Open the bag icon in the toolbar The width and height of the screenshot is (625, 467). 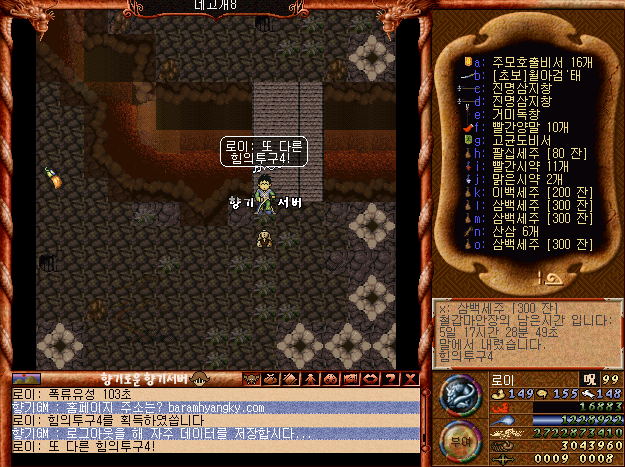(270, 379)
